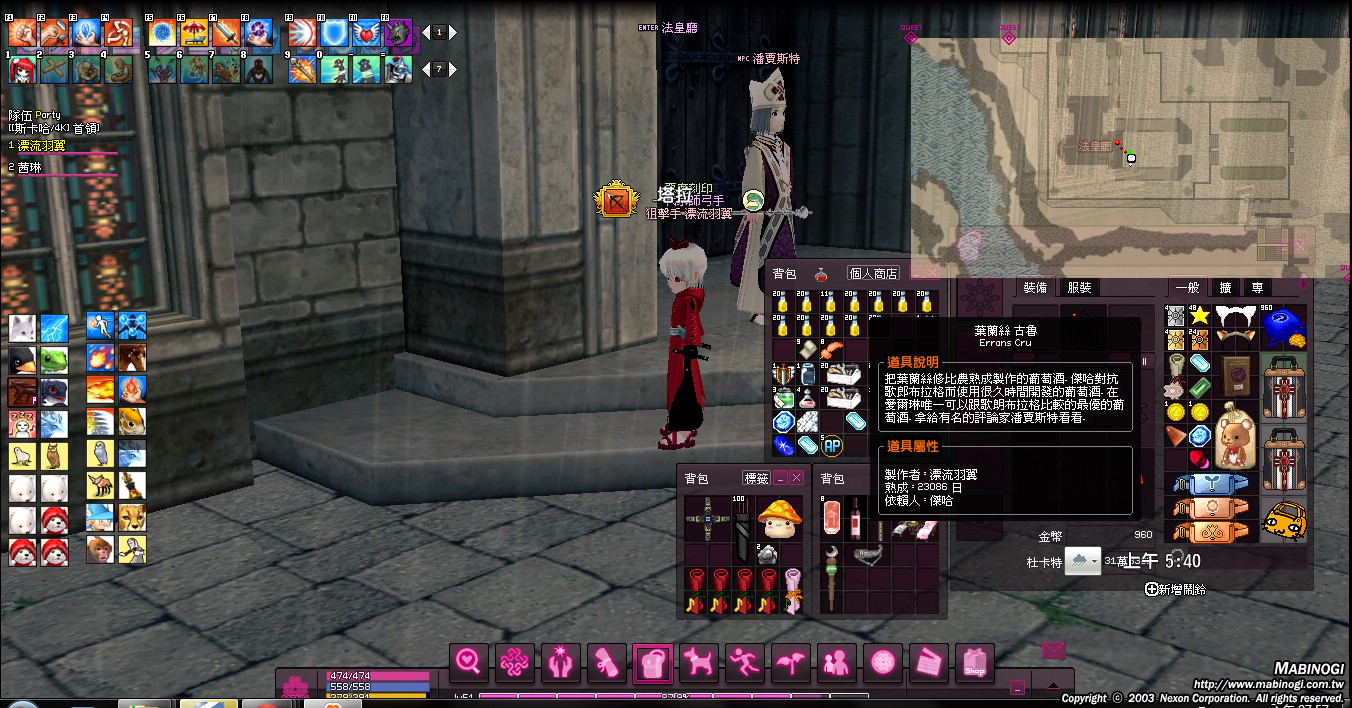Open the inventory bag menu button
Screen dimensions: 1352x708
click(x=651, y=662)
